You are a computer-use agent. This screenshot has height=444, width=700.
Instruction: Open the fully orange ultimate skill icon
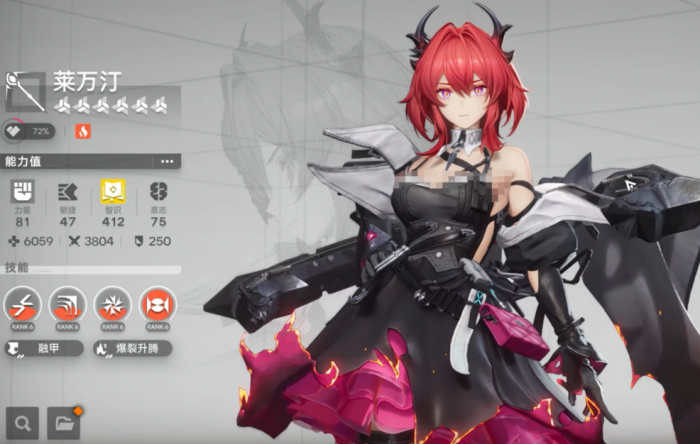(x=158, y=304)
